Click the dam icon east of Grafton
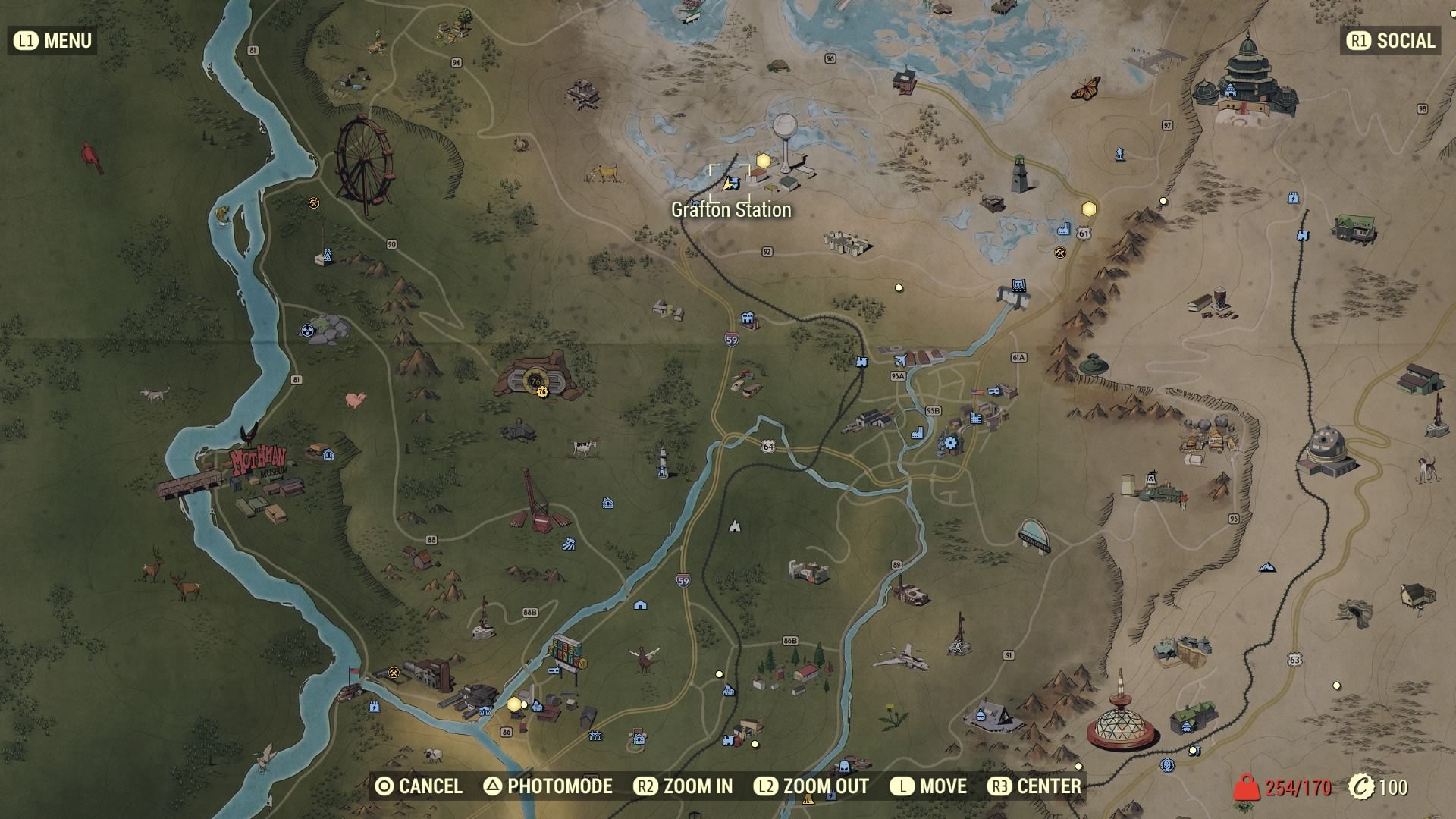The image size is (1456, 819). pyautogui.click(x=1019, y=287)
